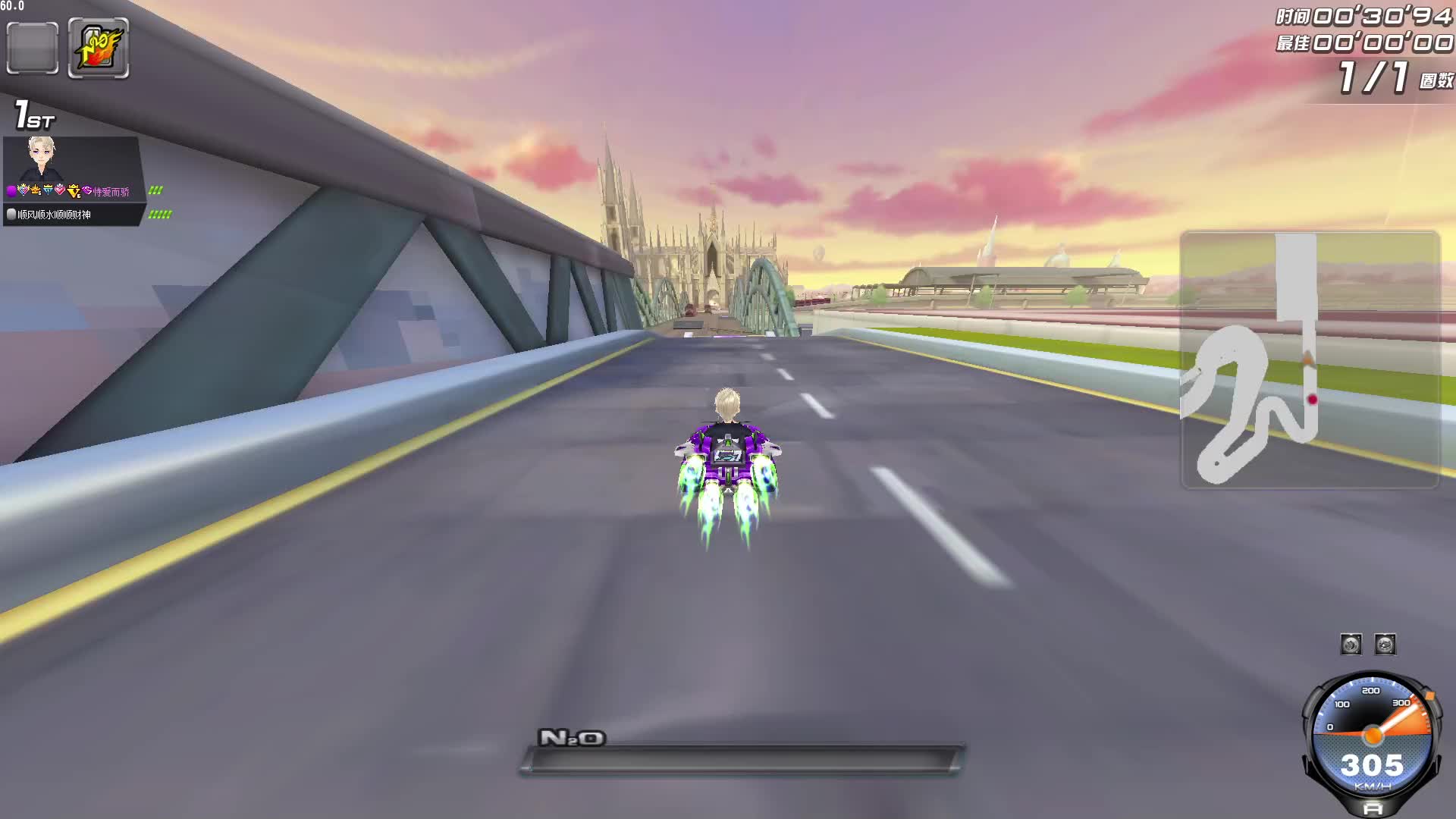Open the track minimap
This screenshot has width=1456, height=819.
1310,359
